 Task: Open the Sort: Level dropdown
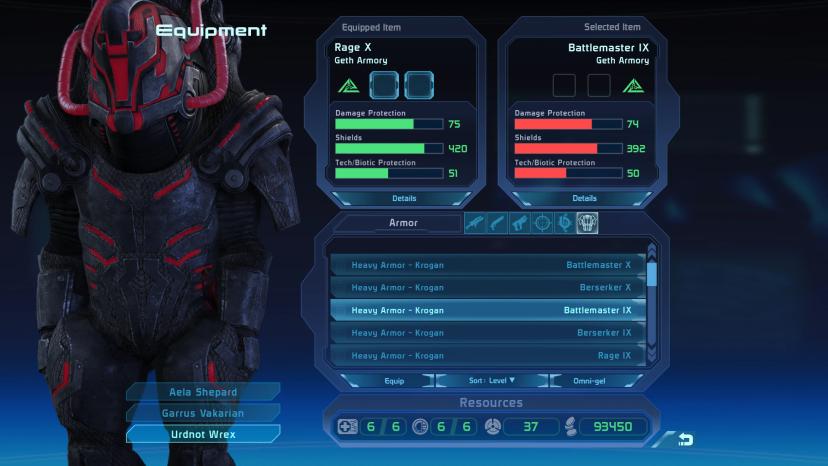pos(492,381)
